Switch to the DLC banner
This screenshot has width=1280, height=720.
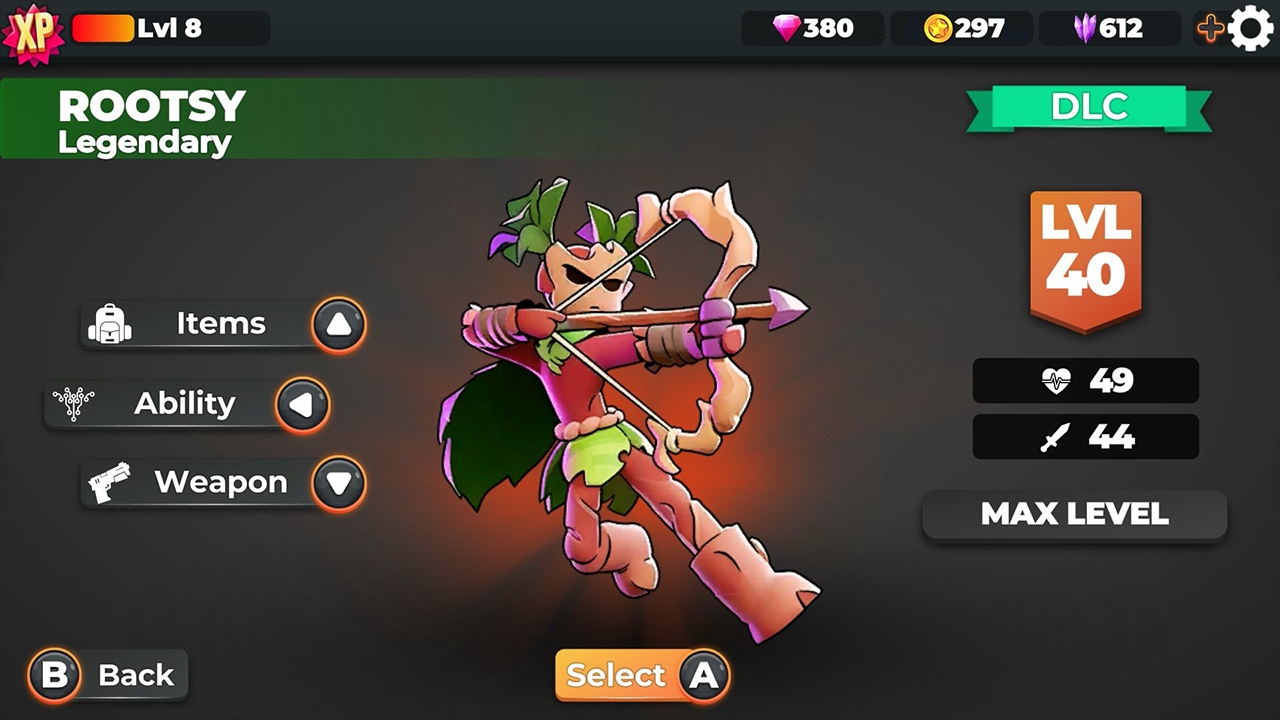pyautogui.click(x=1089, y=108)
